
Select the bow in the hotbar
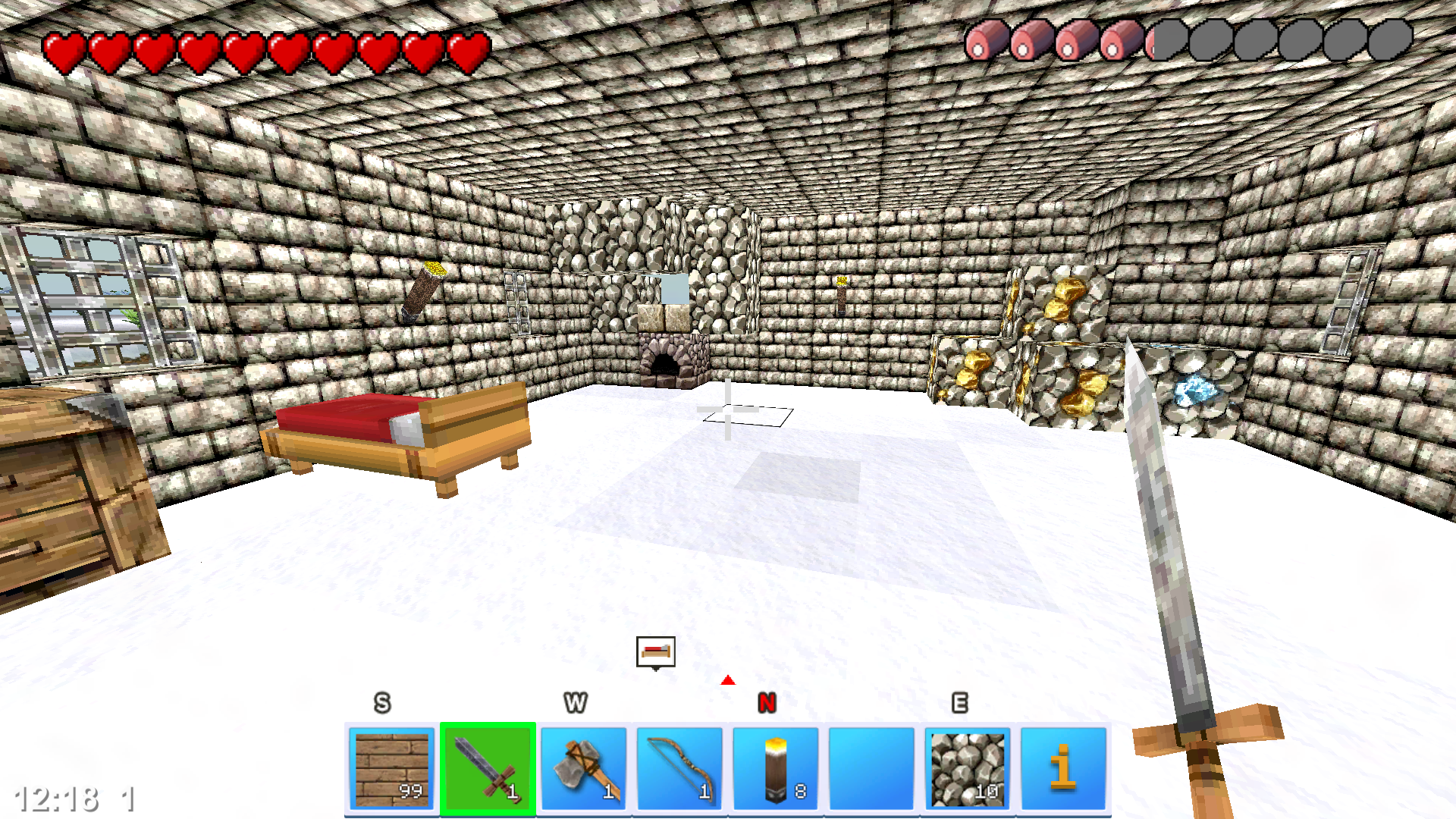point(679,766)
